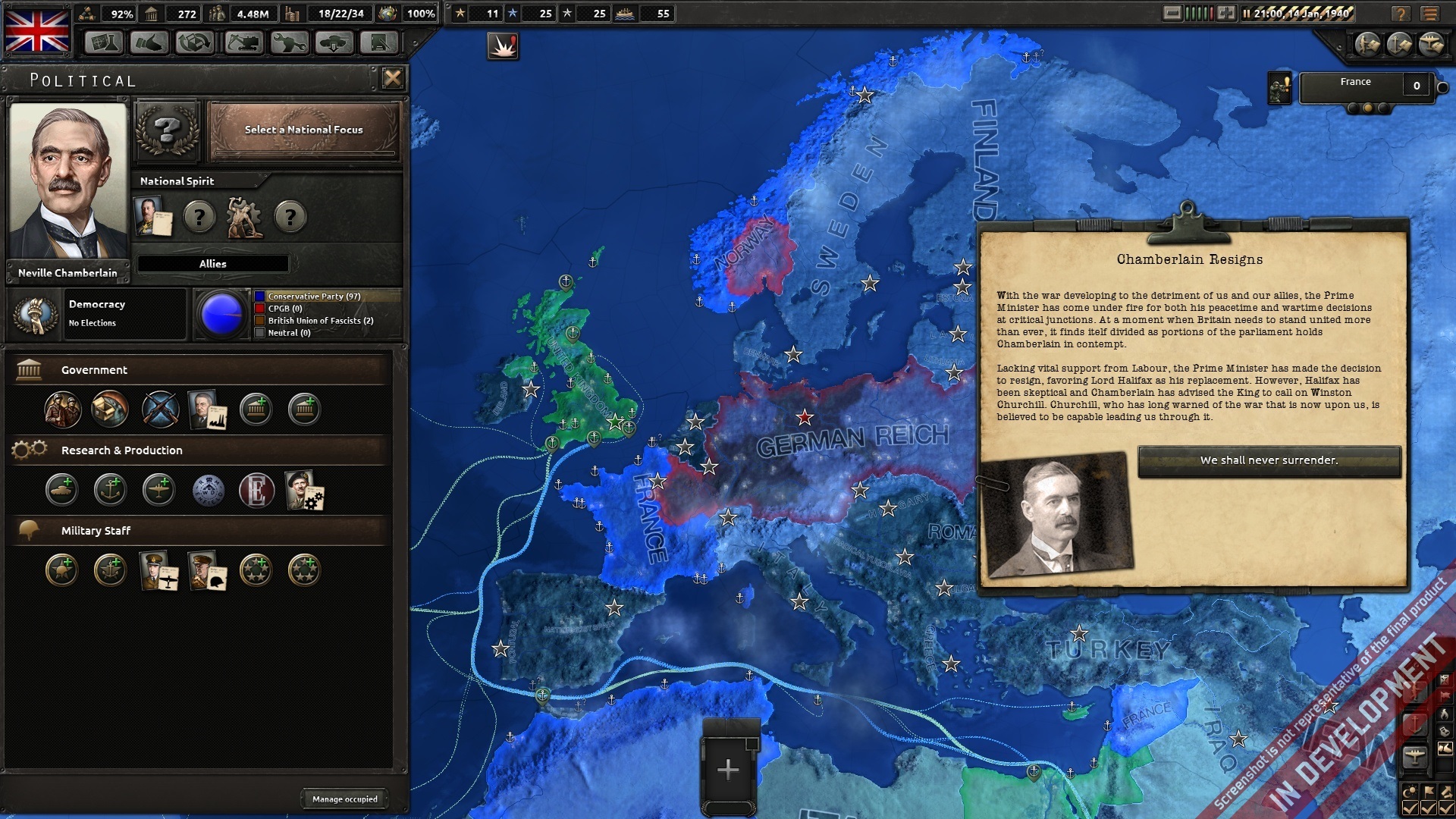Open the help question mark button
1456x819 pixels.
pyautogui.click(x=1401, y=14)
